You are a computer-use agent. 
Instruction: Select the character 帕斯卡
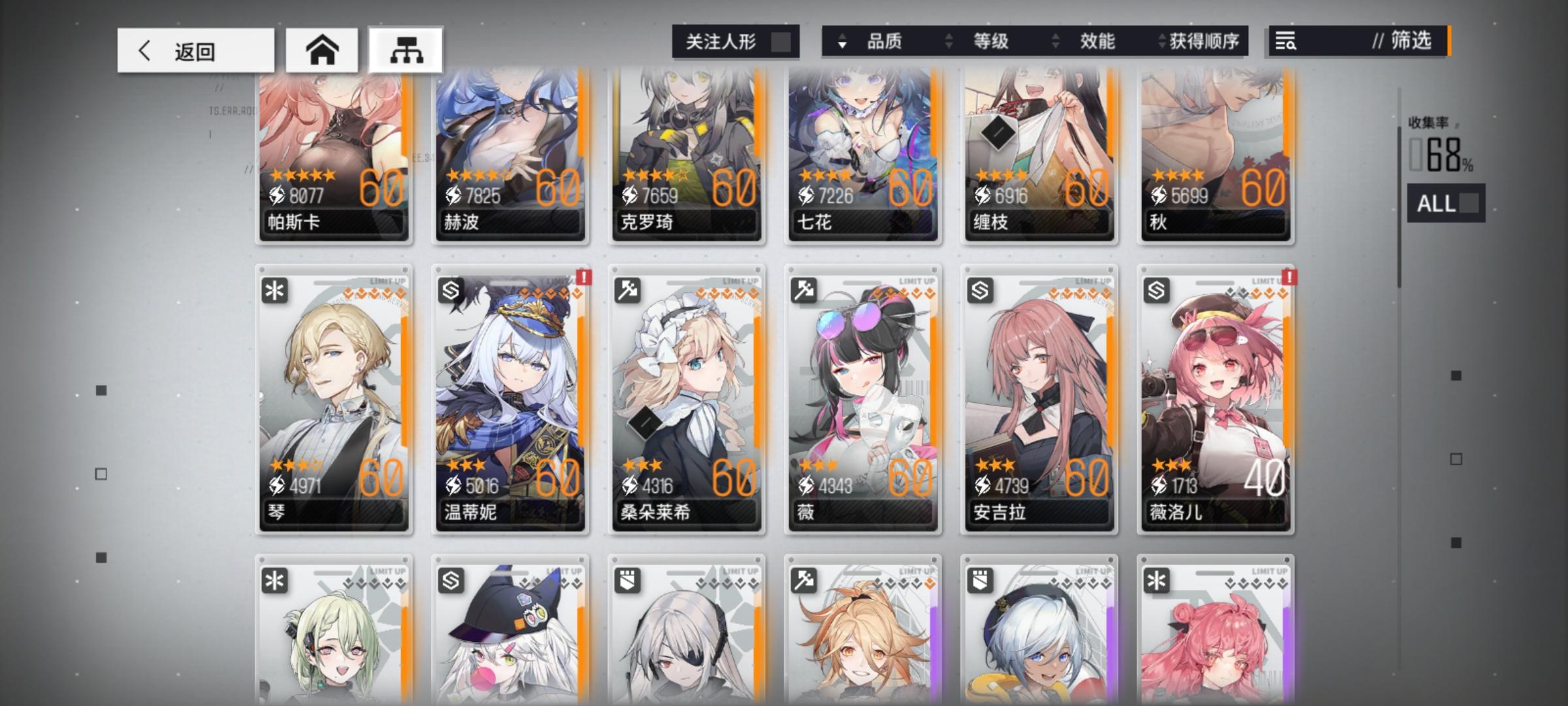(x=334, y=157)
